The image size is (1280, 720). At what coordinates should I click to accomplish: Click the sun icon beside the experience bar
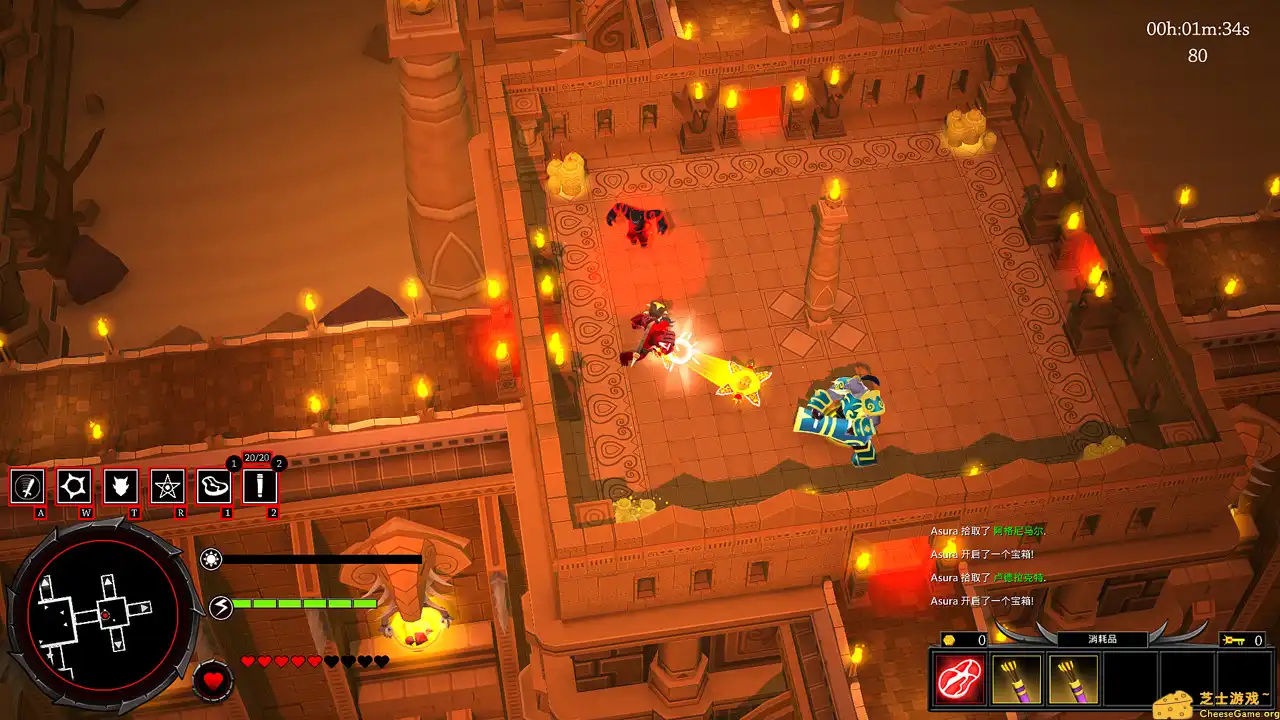tap(210, 560)
